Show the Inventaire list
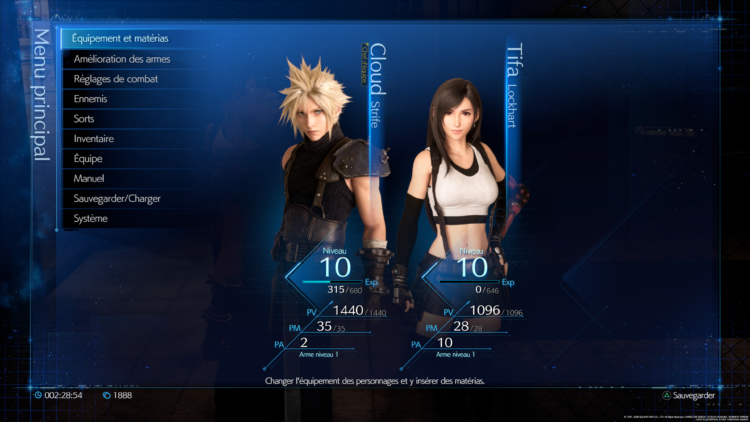 click(93, 139)
